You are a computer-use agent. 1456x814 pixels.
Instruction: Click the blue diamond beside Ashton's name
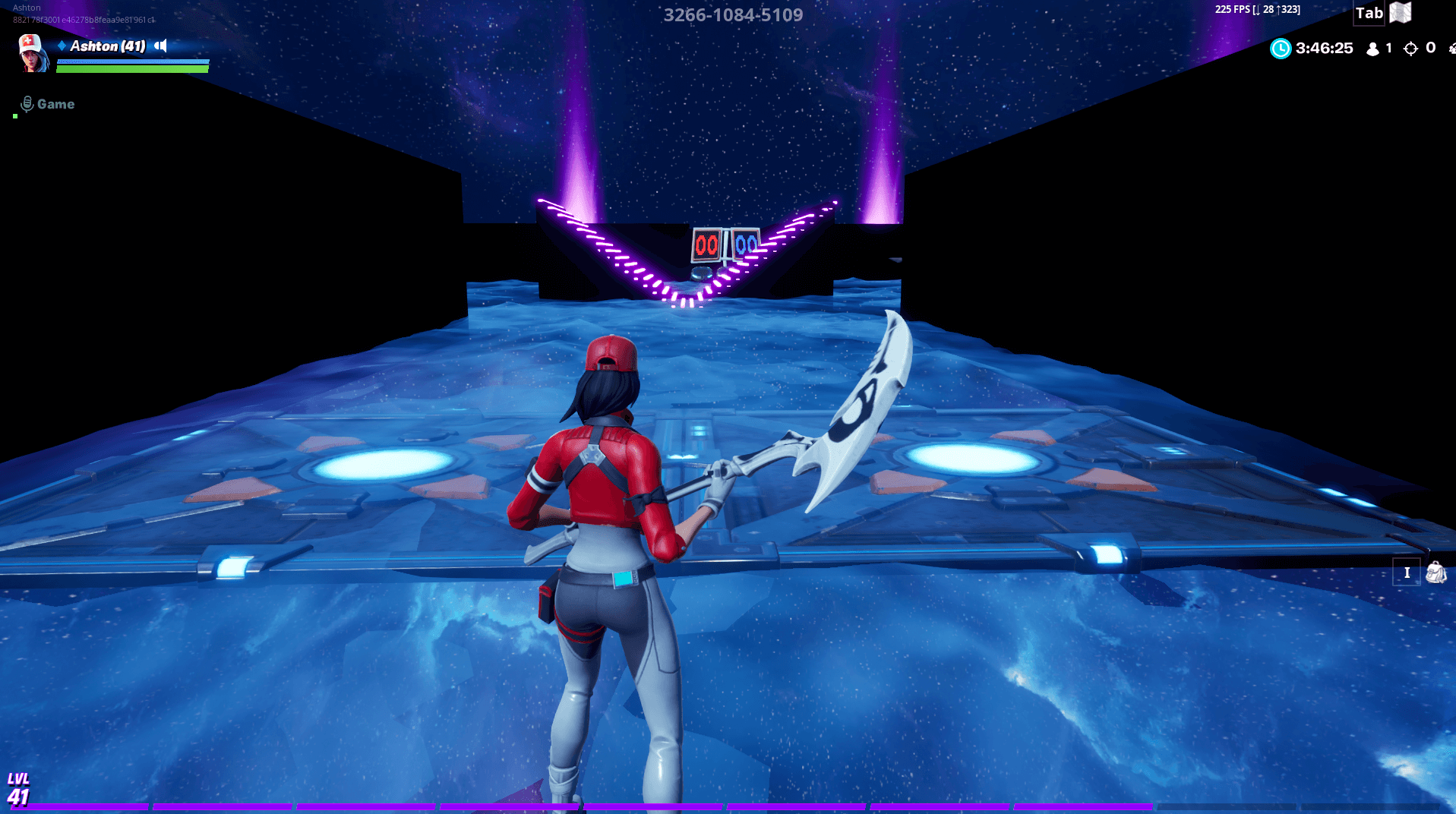[x=60, y=46]
